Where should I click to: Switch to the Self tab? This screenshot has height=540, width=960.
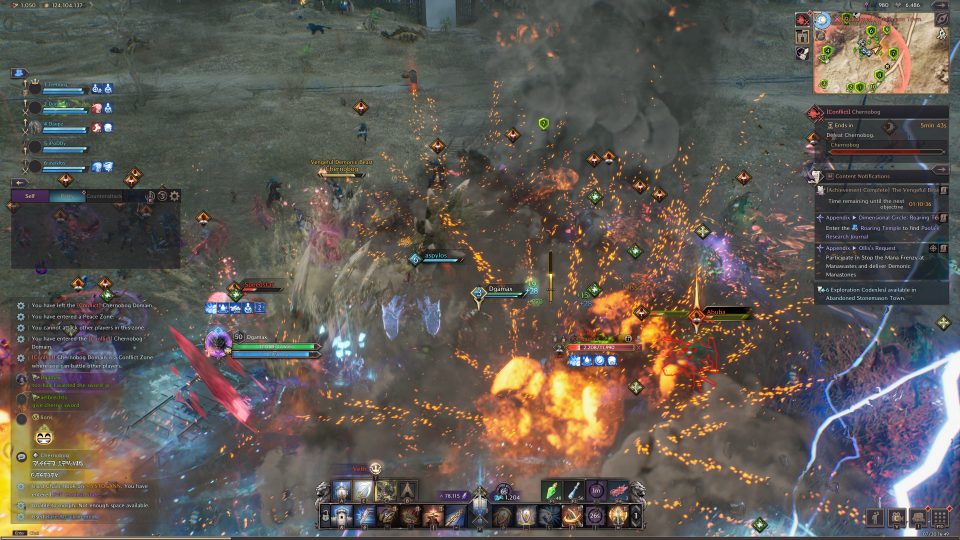pyautogui.click(x=29, y=196)
